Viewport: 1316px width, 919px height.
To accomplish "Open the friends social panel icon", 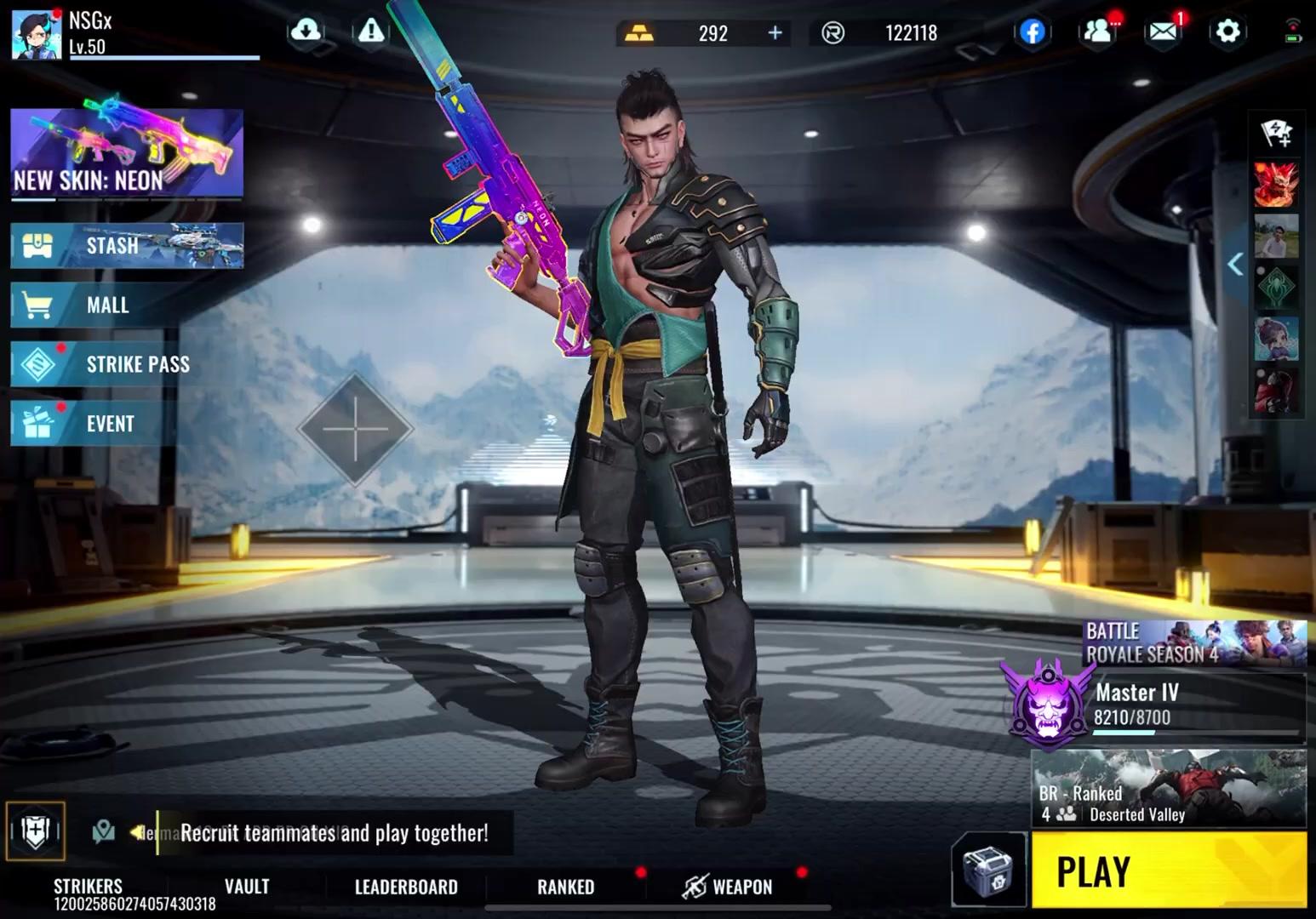I will (1098, 31).
